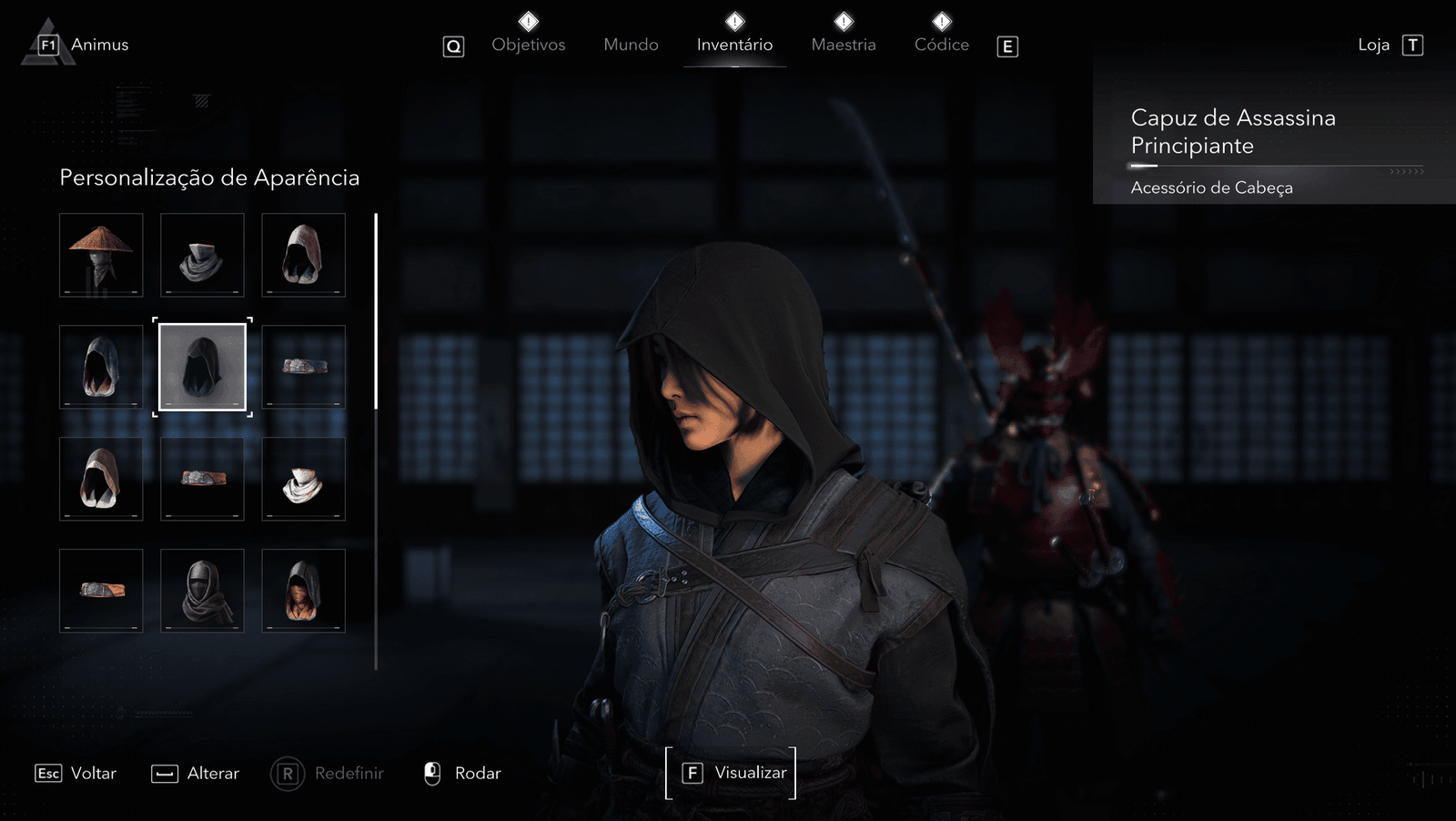Pick the highlighted black assassin hood

pyautogui.click(x=202, y=367)
